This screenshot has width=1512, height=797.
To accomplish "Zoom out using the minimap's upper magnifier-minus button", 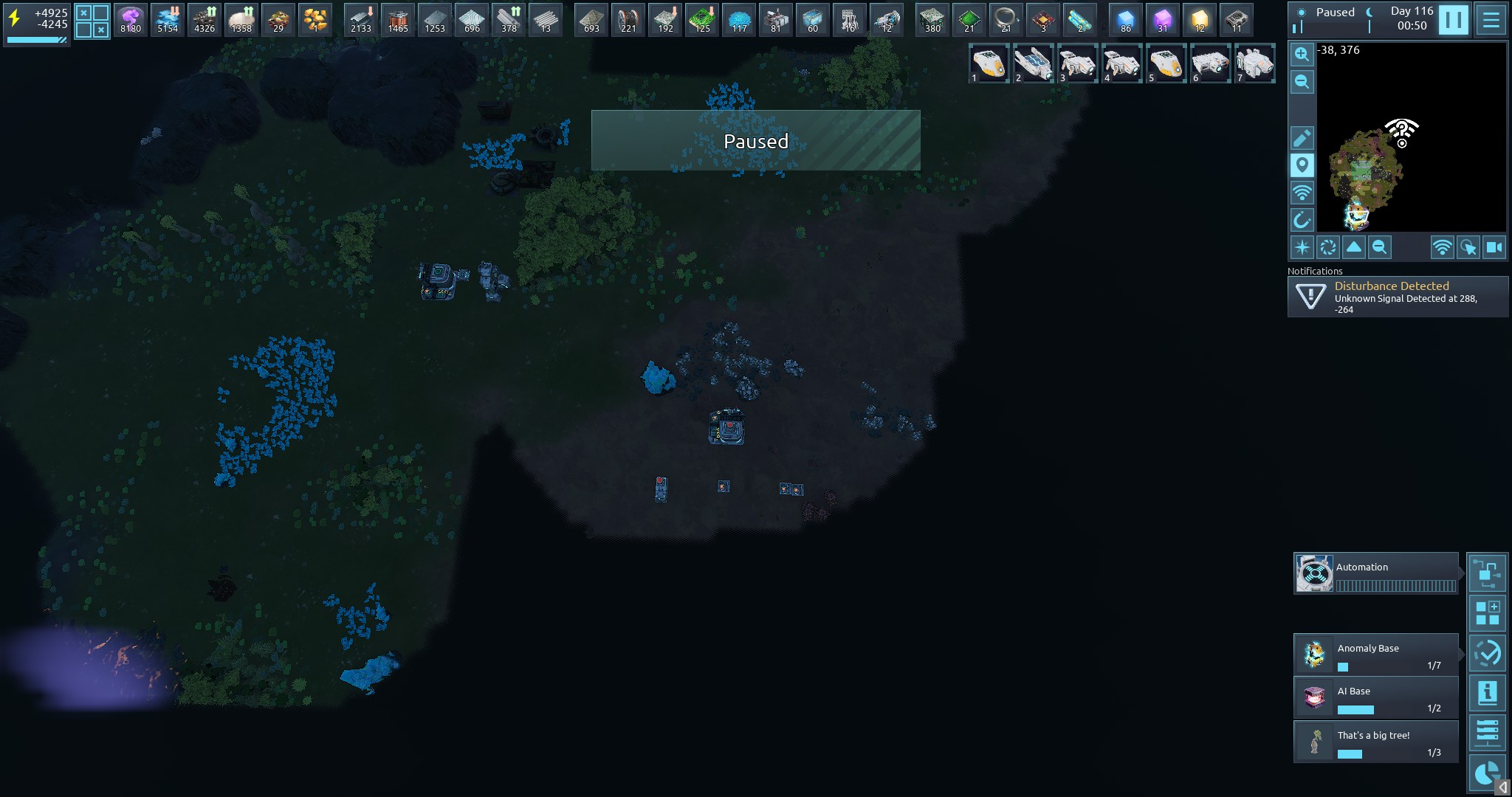I will pos(1302,82).
